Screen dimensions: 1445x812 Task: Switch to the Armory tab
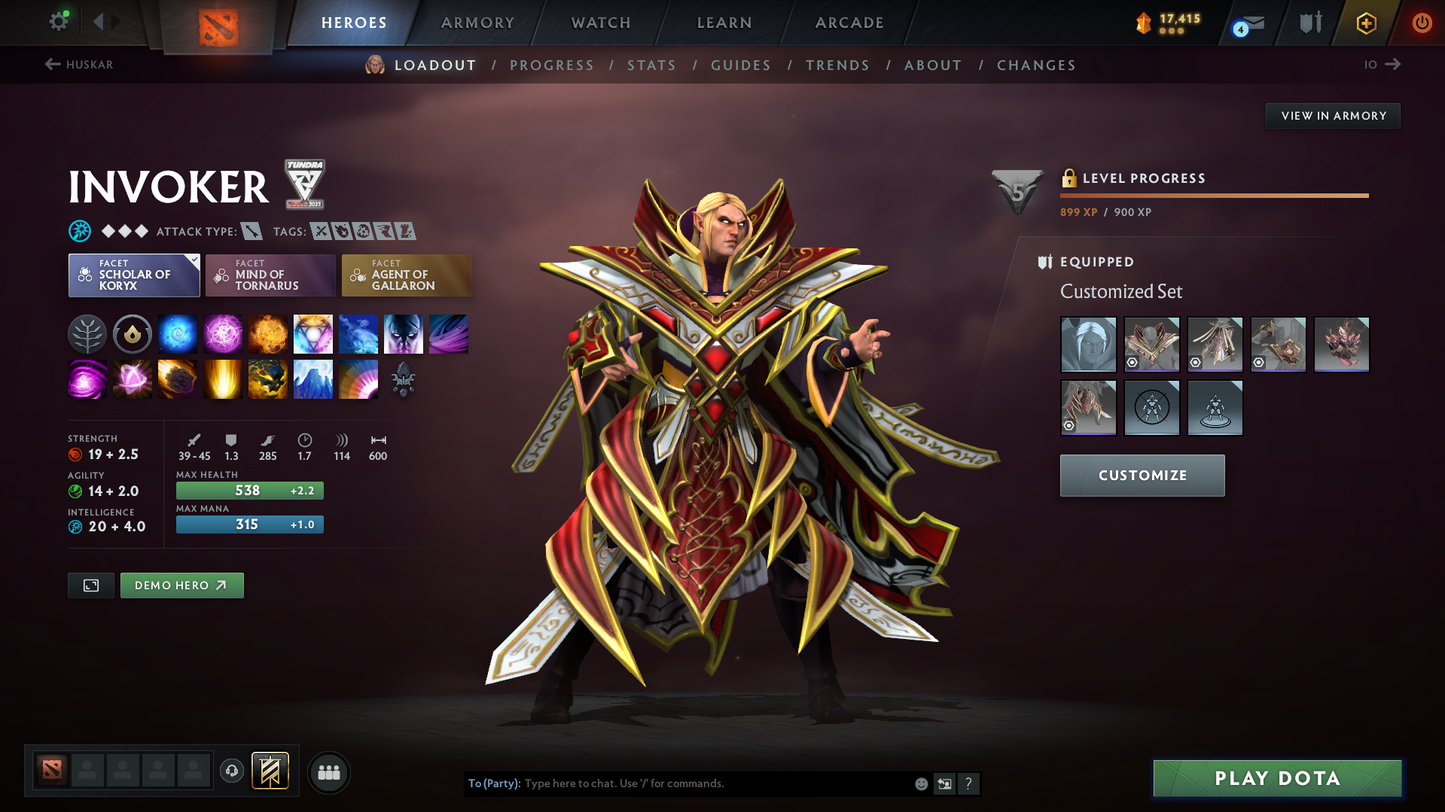click(x=477, y=23)
